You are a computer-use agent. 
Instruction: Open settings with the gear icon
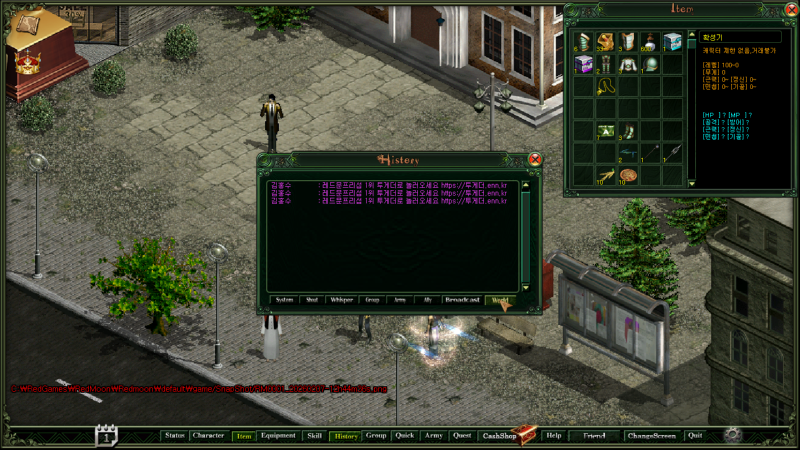[x=733, y=435]
